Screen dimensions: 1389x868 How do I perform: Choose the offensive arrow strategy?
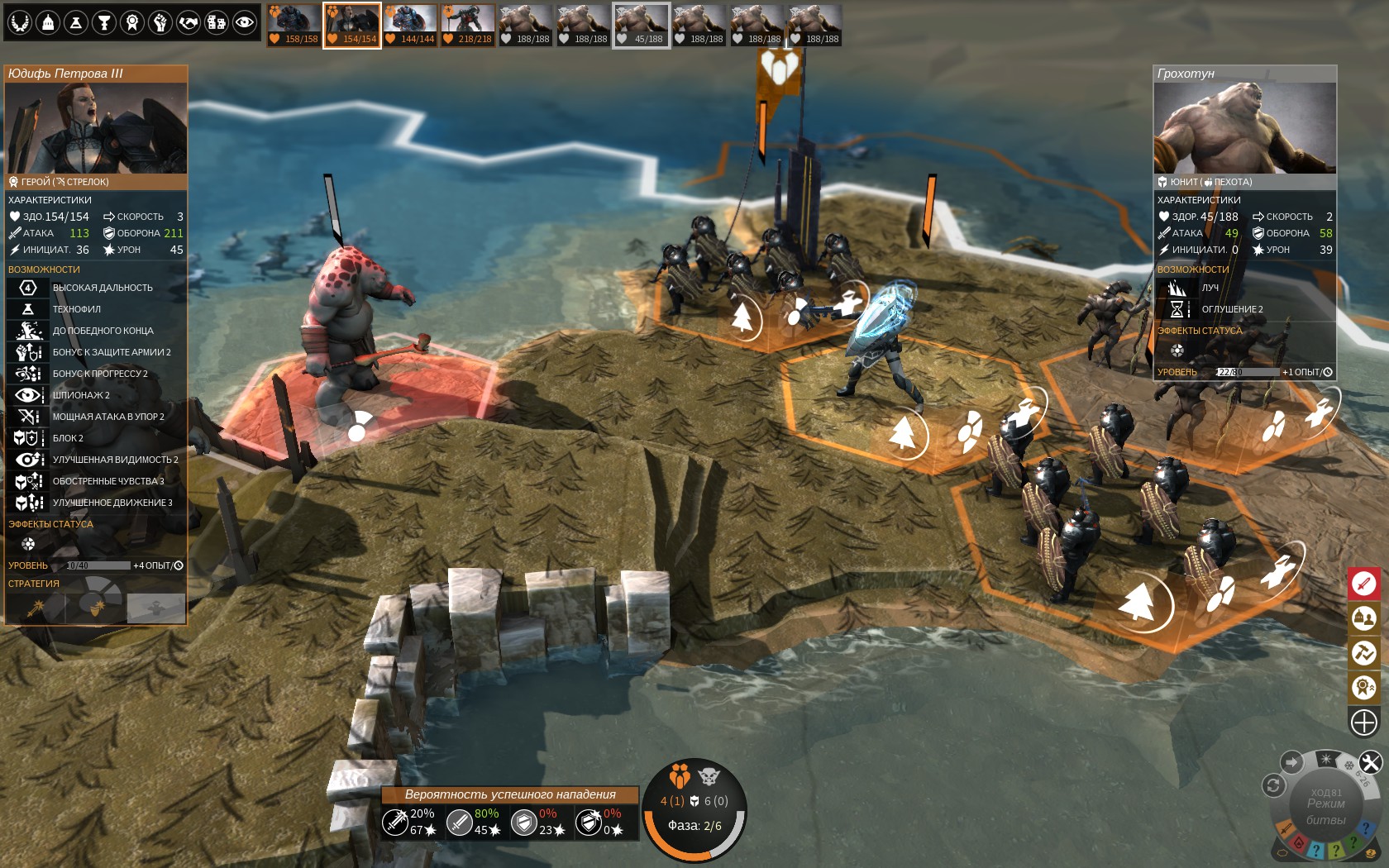click(36, 608)
